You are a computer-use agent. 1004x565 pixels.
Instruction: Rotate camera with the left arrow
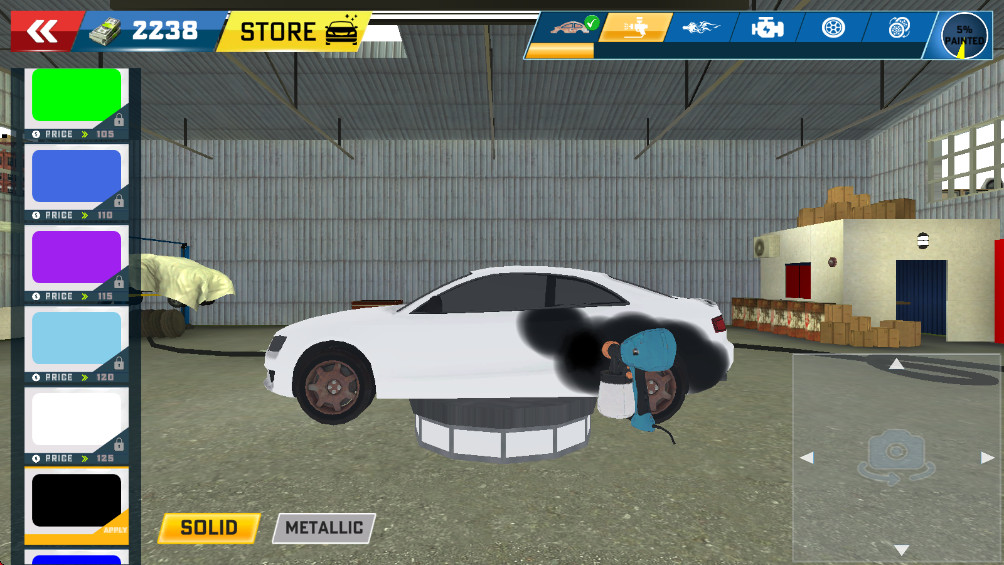pyautogui.click(x=807, y=458)
